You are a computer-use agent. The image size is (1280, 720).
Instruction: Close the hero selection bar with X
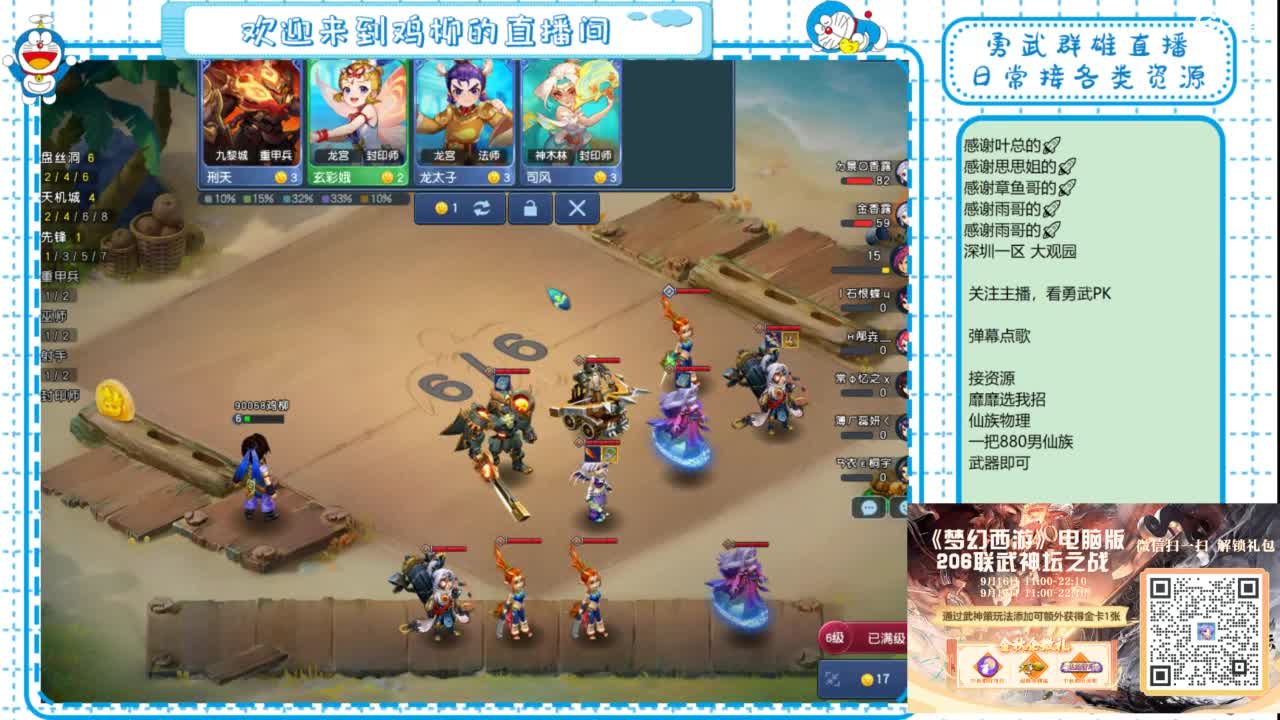pyautogui.click(x=577, y=210)
